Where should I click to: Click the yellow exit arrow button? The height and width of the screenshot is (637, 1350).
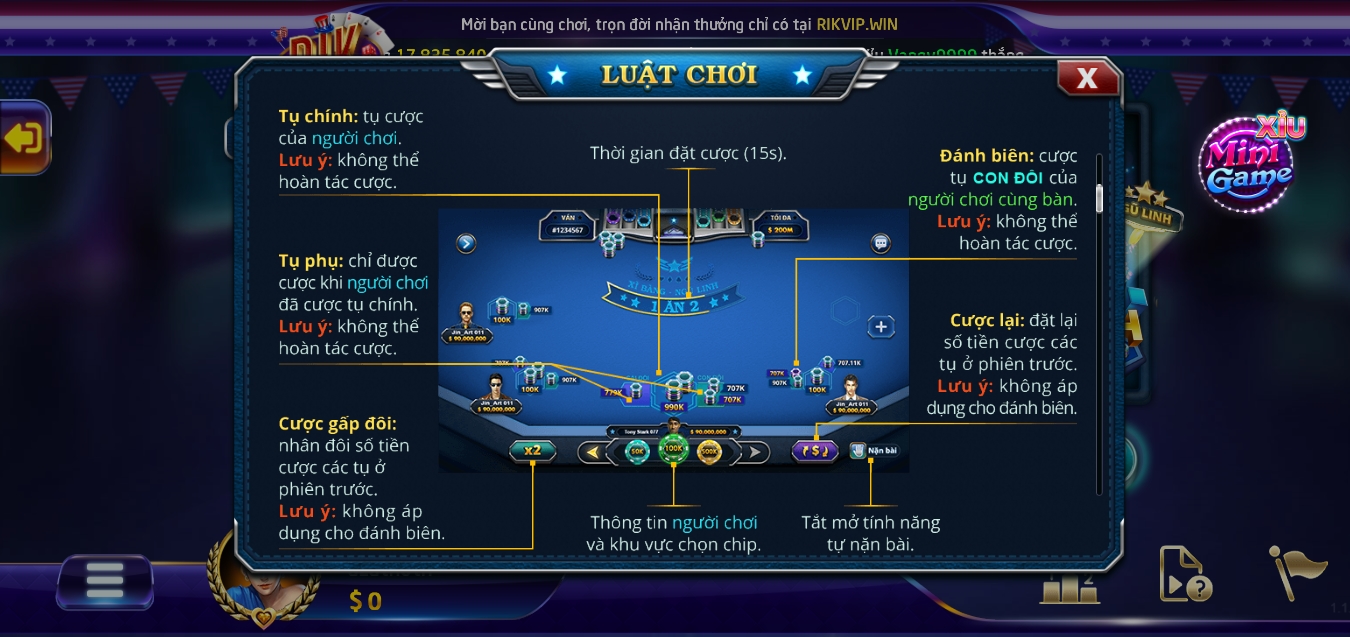24,138
